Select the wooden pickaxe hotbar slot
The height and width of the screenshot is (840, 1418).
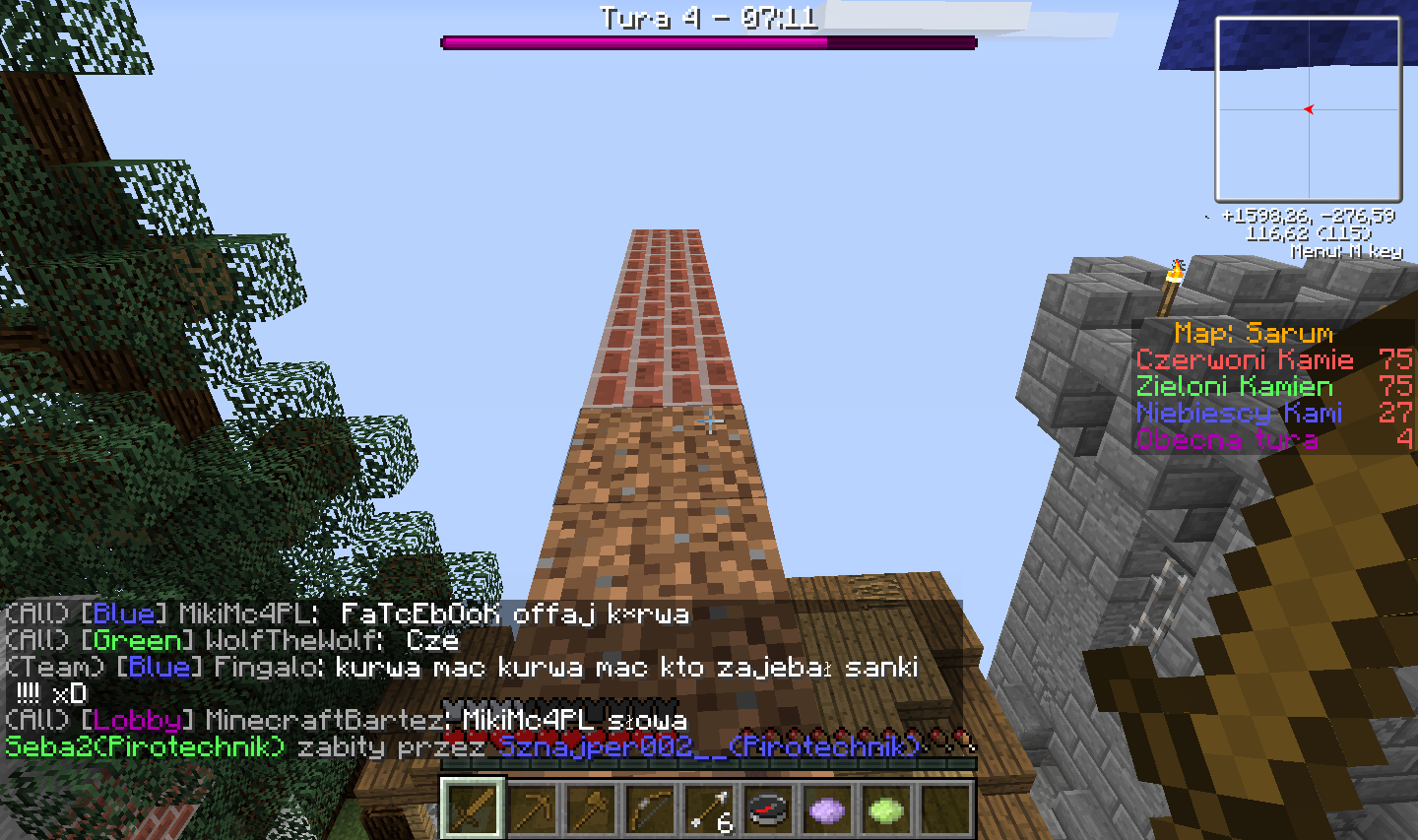(x=533, y=809)
